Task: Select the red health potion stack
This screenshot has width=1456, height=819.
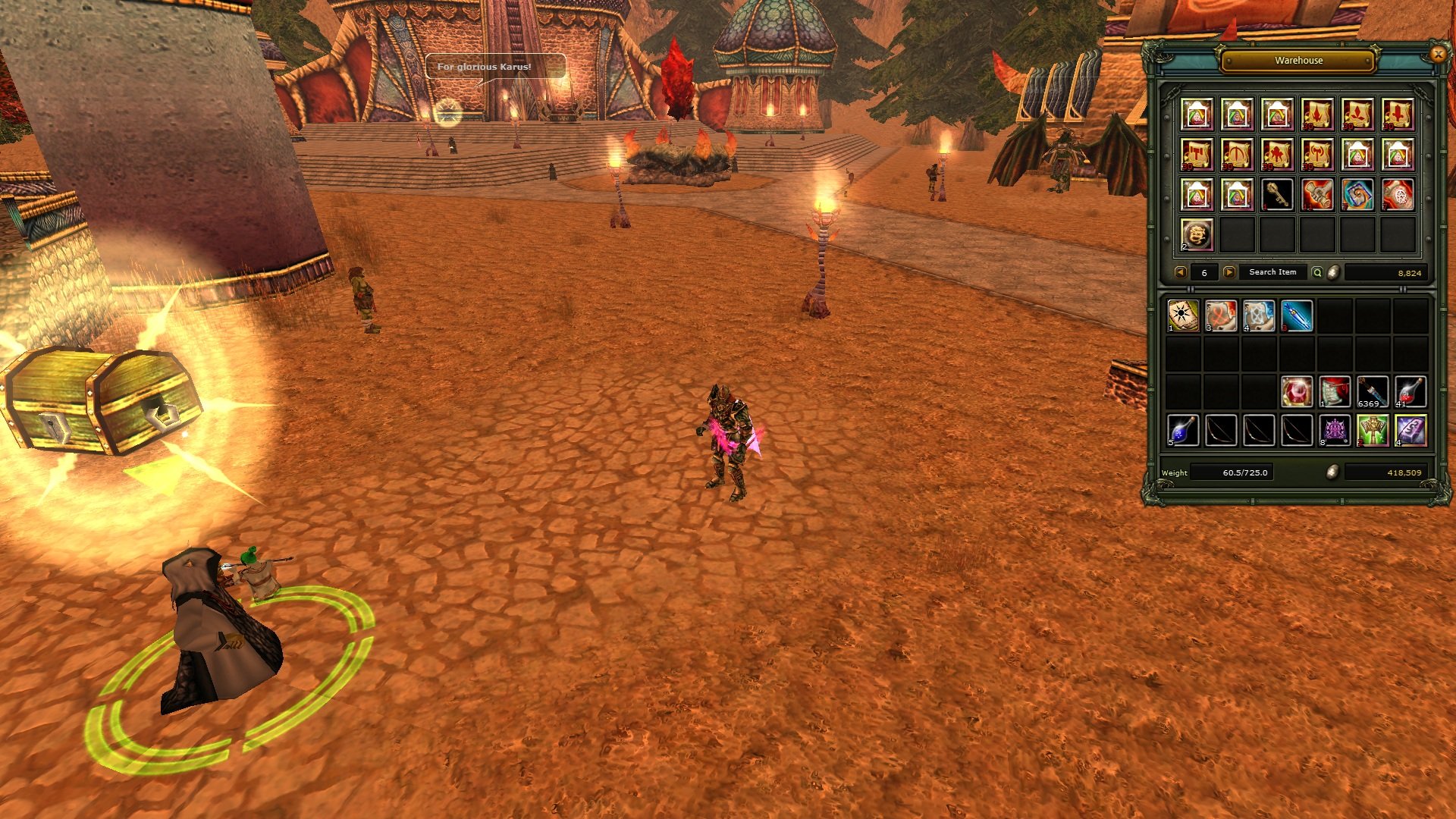Action: click(1410, 392)
